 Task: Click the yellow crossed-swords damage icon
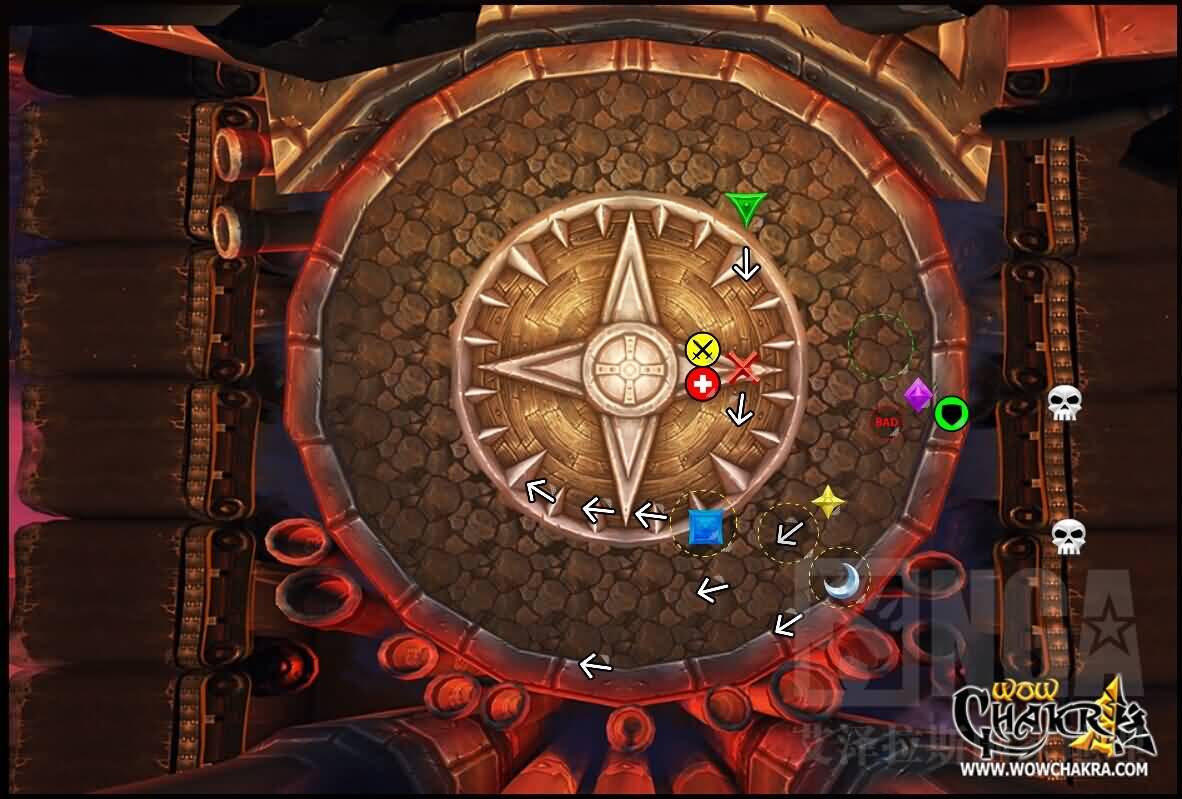tap(703, 349)
